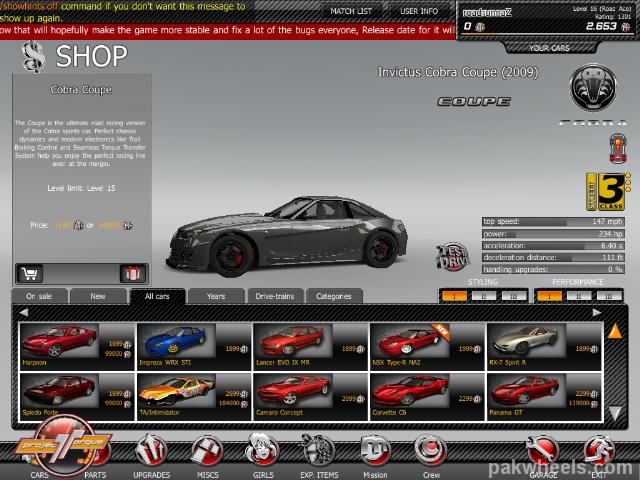640x480 pixels.
Task: Open the Drive-trains tab
Action: (272, 296)
